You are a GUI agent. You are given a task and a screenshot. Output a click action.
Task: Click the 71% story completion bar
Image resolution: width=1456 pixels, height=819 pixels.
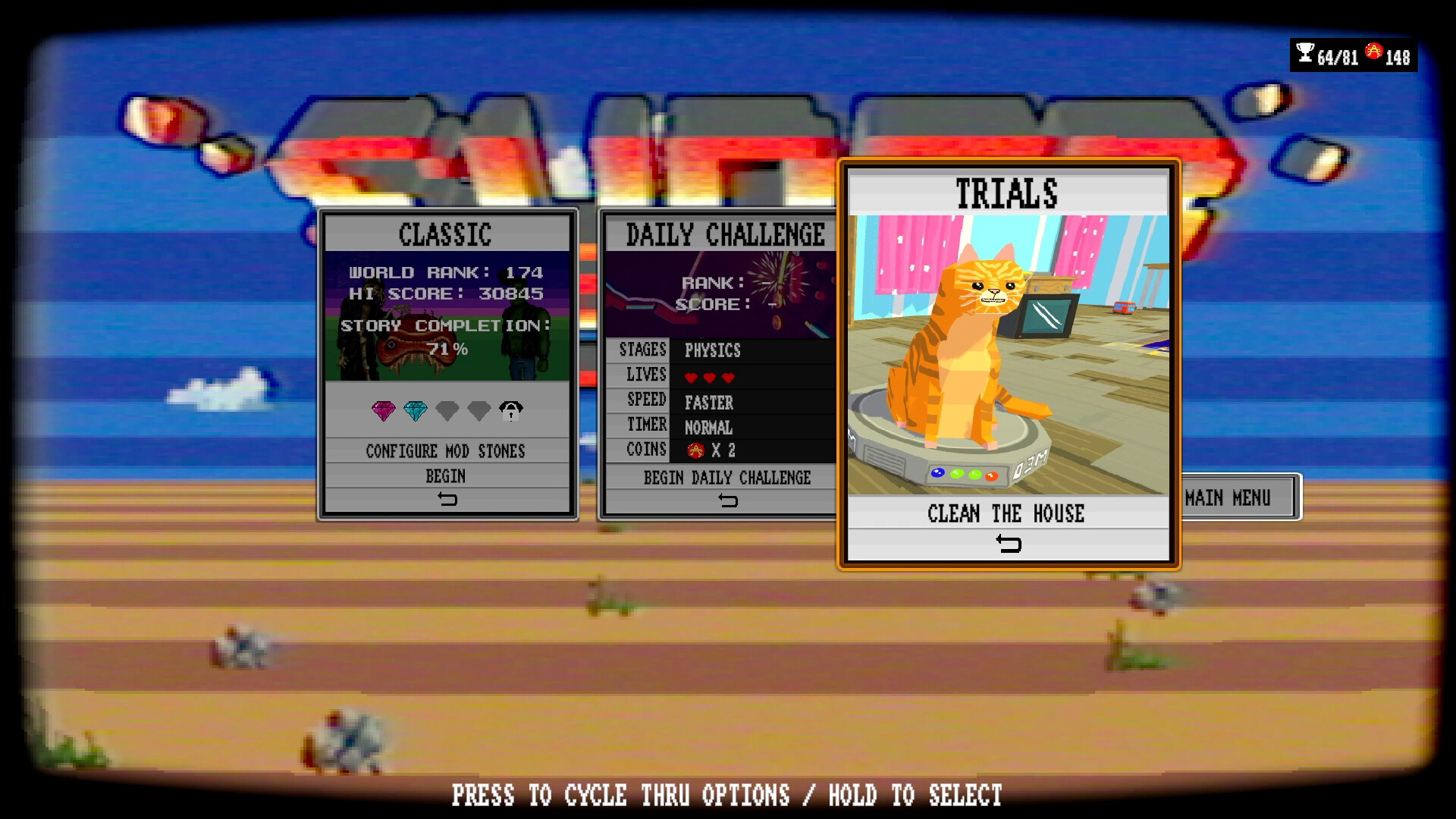tap(449, 350)
